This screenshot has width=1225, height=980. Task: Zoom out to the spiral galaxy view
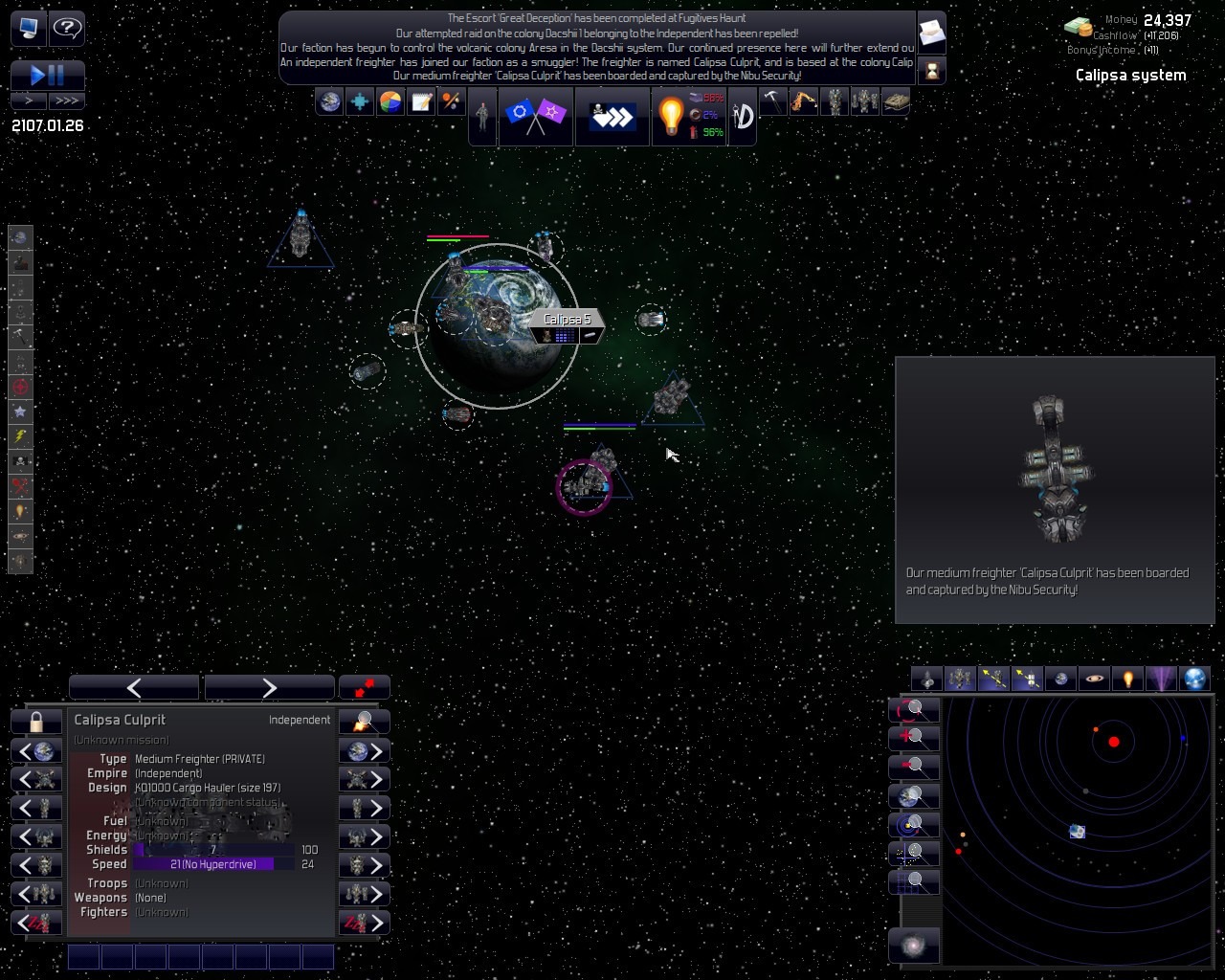pyautogui.click(x=914, y=946)
